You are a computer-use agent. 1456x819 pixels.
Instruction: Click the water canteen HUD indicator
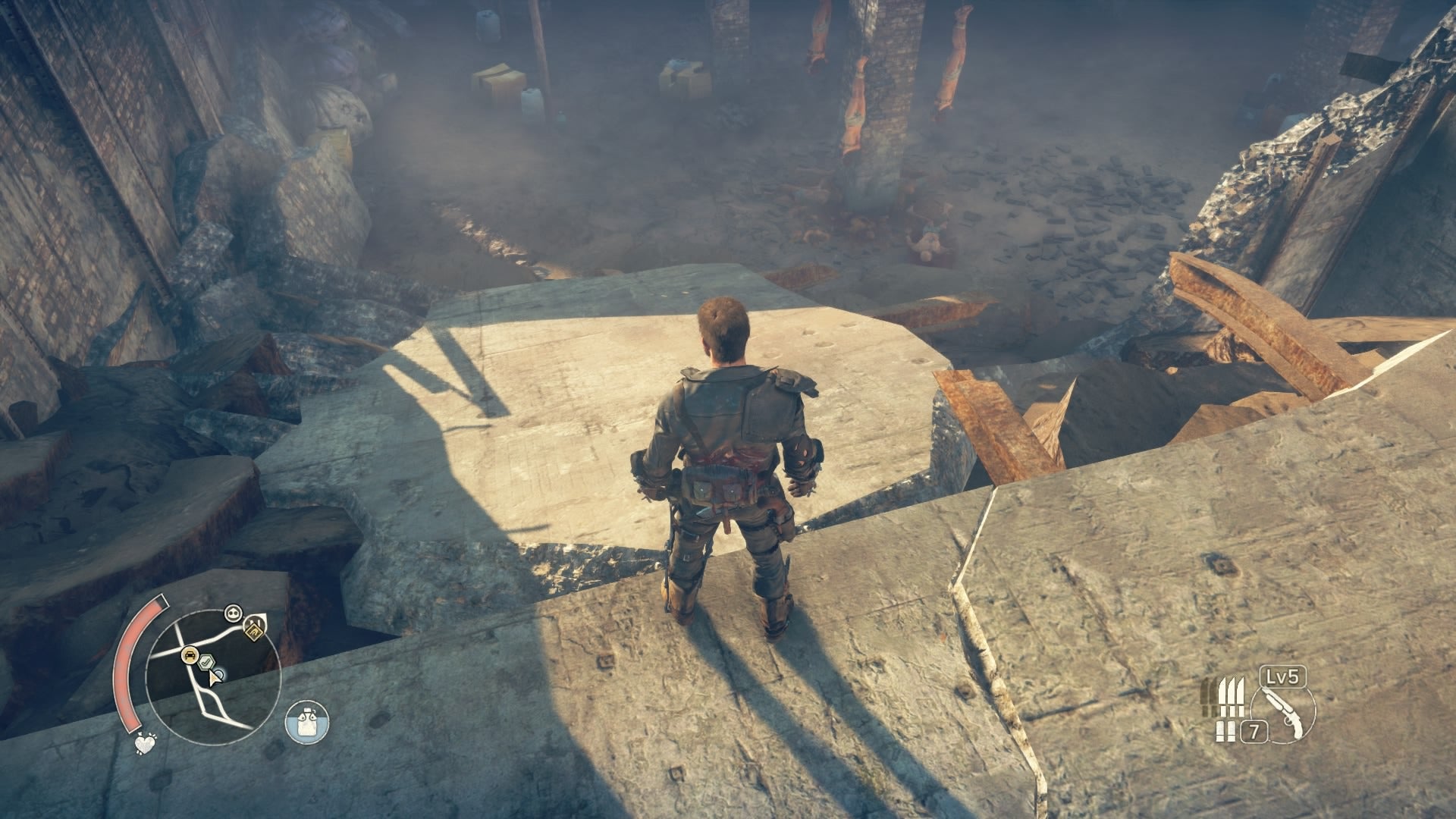point(307,721)
